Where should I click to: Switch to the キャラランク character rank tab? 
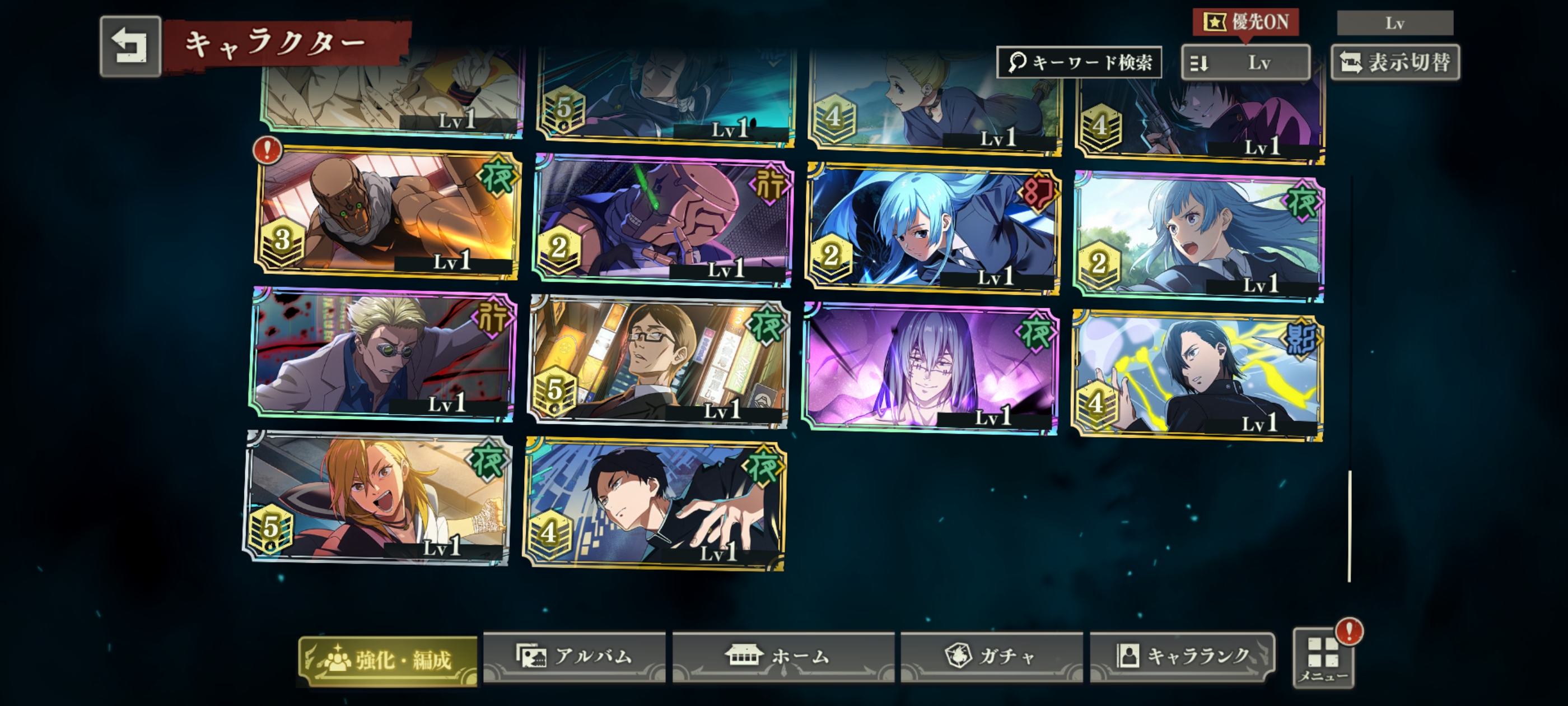click(1182, 657)
